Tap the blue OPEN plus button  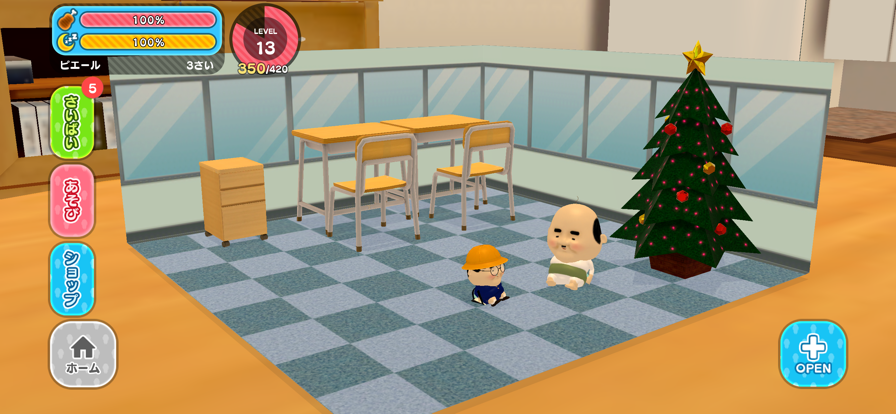click(x=813, y=353)
